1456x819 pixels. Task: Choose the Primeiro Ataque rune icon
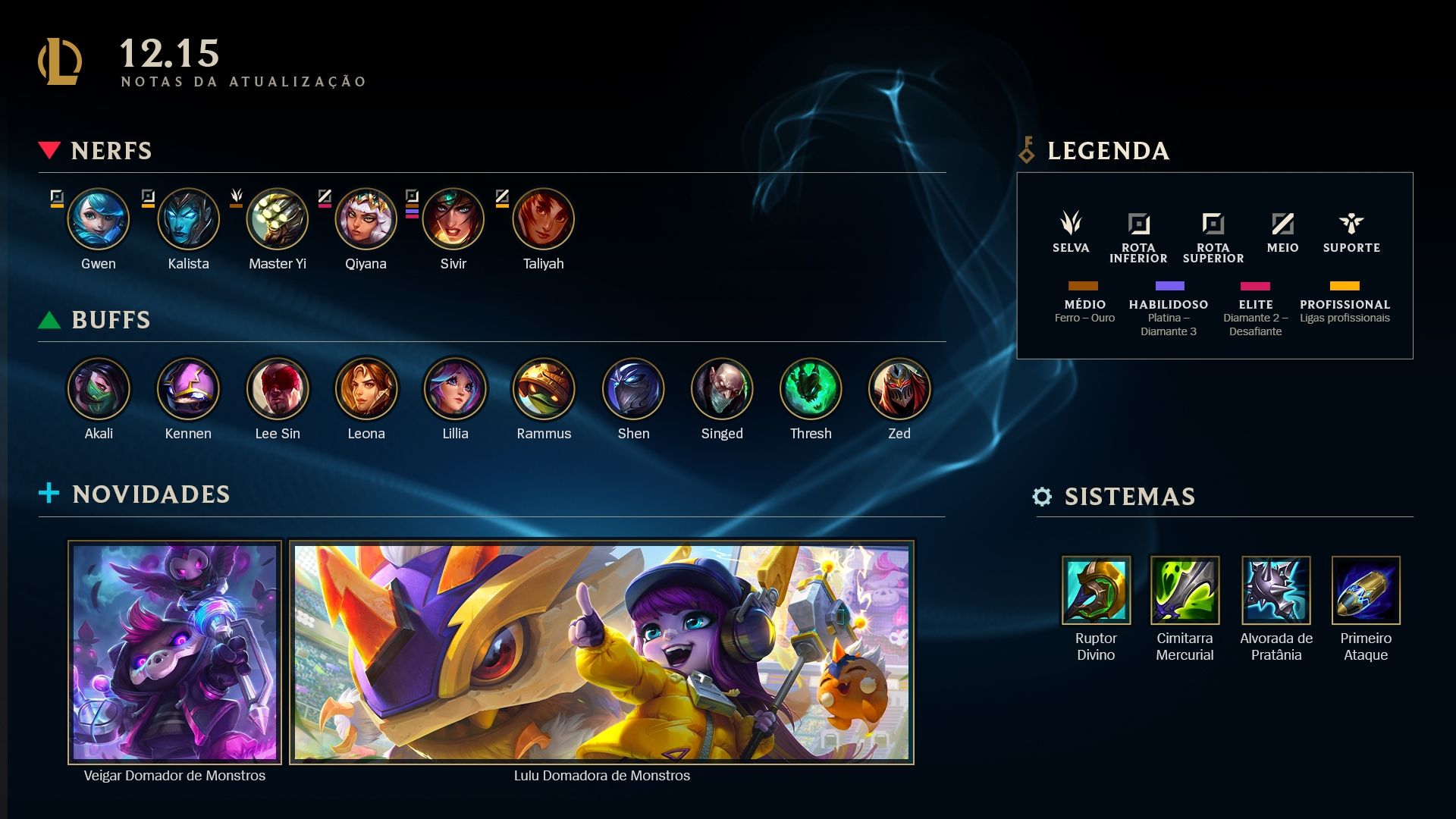[1366, 591]
